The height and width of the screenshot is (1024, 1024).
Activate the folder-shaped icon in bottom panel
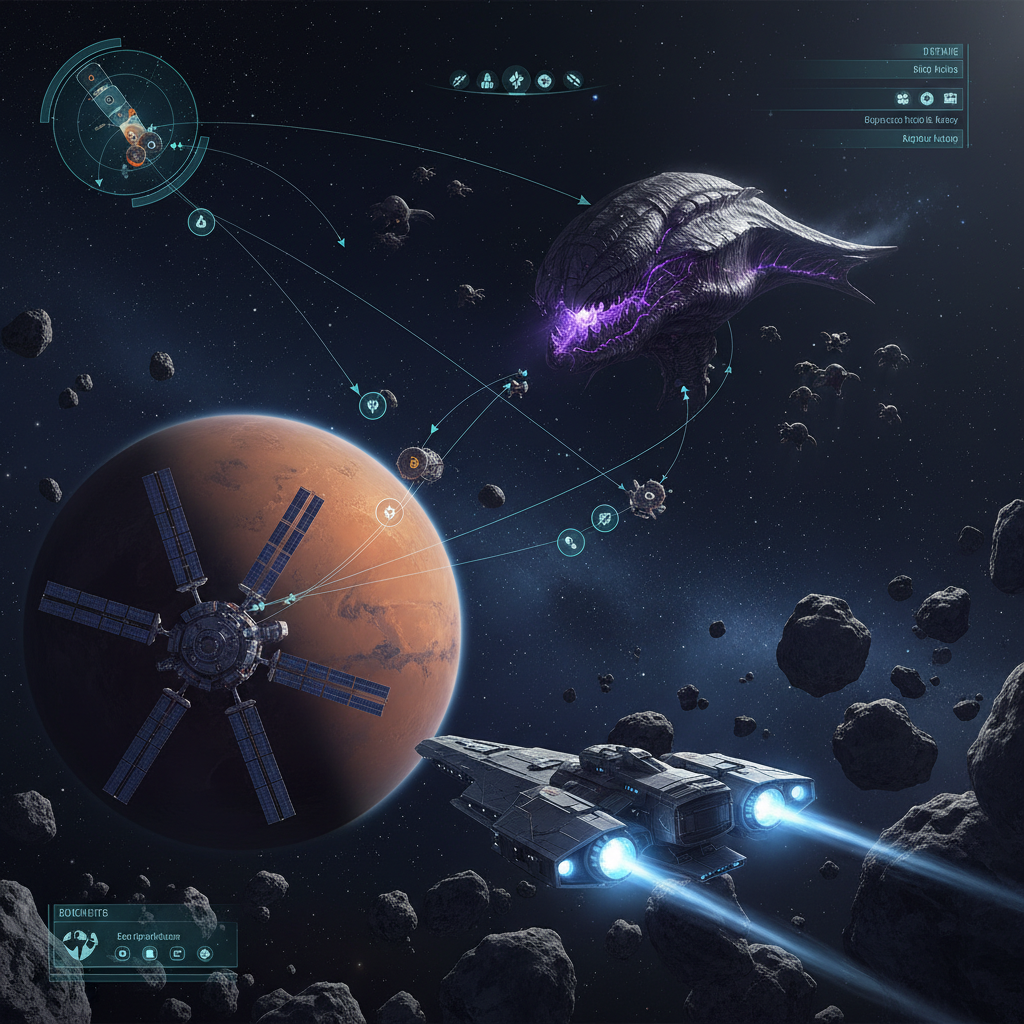coord(179,954)
